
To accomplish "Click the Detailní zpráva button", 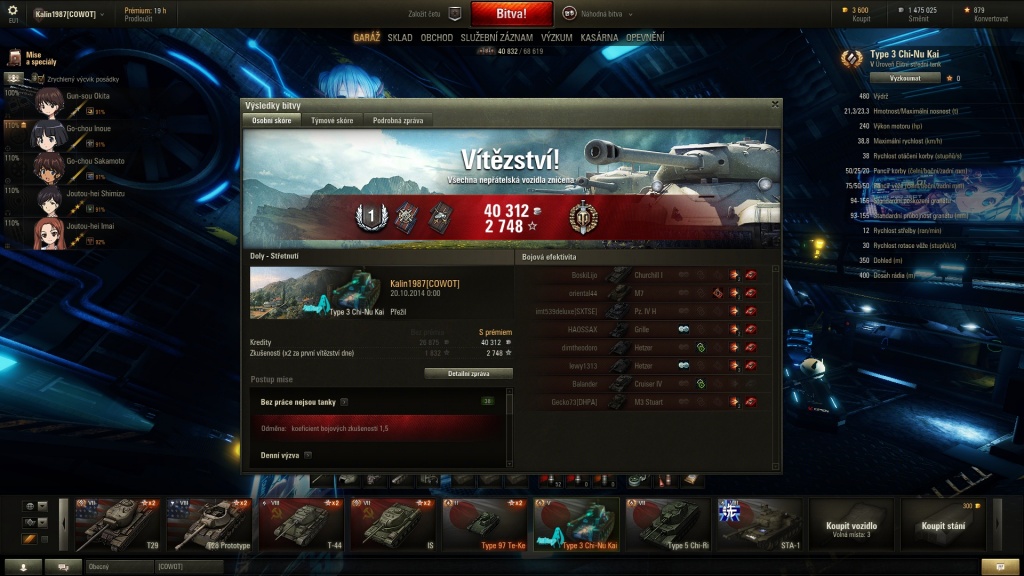I will 468,373.
